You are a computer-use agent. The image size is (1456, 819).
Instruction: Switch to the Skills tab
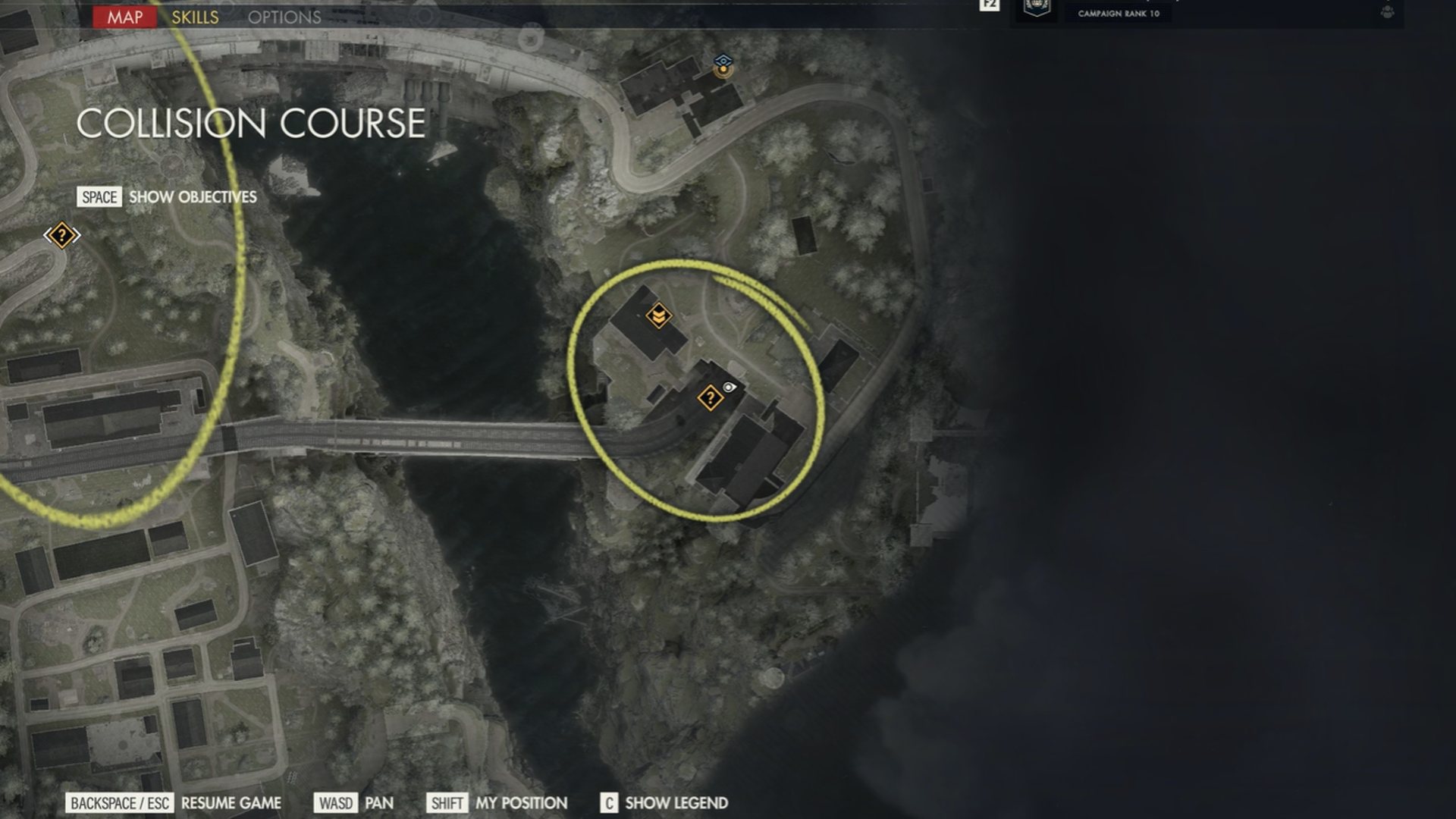click(195, 17)
